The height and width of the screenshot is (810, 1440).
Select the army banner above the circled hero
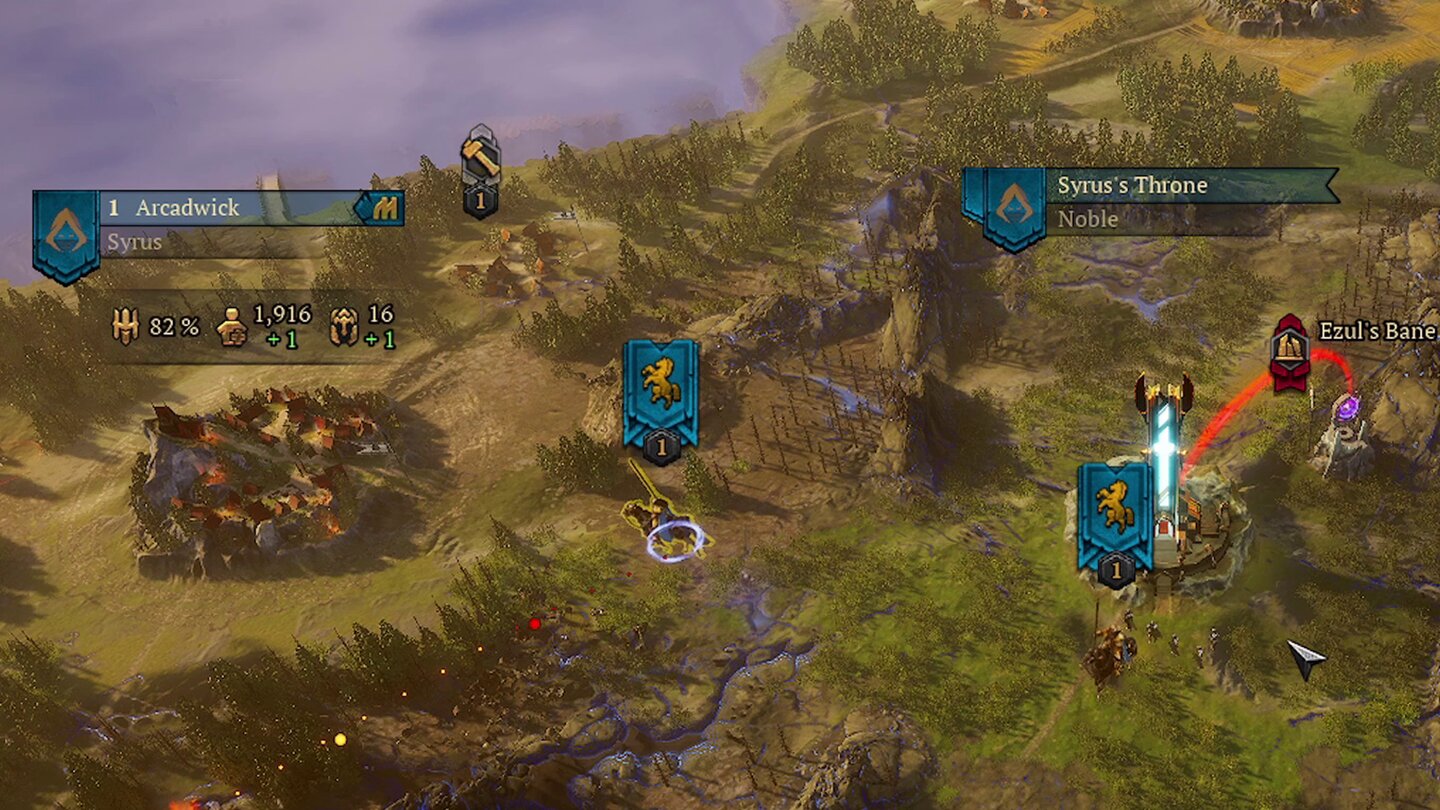[x=660, y=391]
